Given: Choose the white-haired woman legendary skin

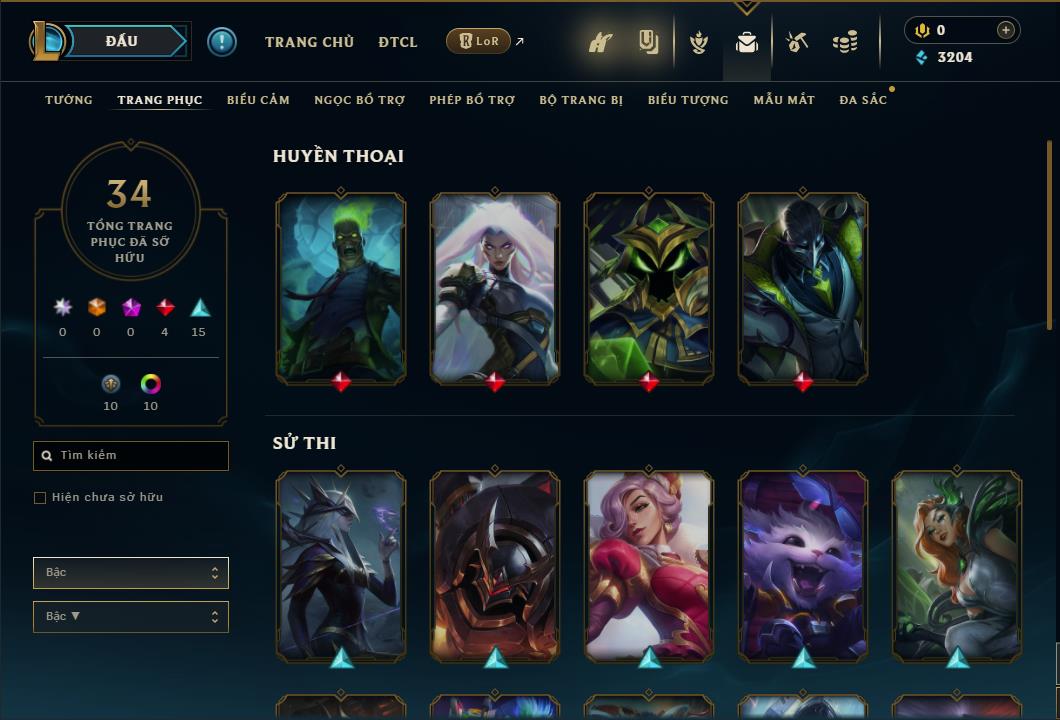Looking at the screenshot, I should 495,287.
